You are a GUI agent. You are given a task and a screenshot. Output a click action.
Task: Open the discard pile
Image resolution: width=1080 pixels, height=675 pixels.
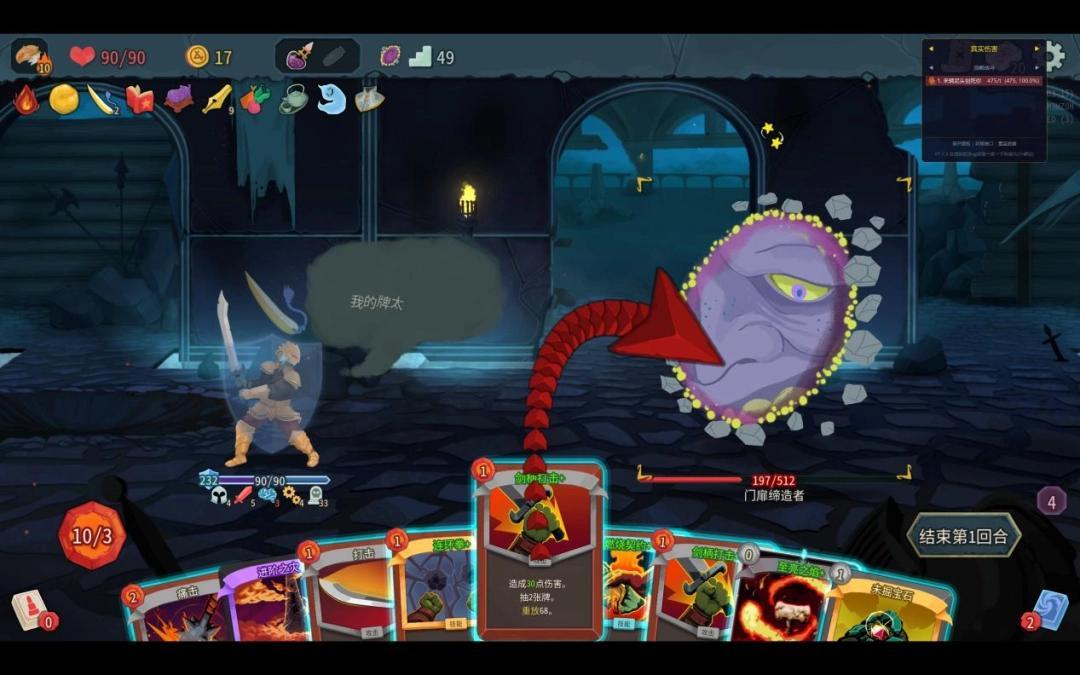(1051, 609)
